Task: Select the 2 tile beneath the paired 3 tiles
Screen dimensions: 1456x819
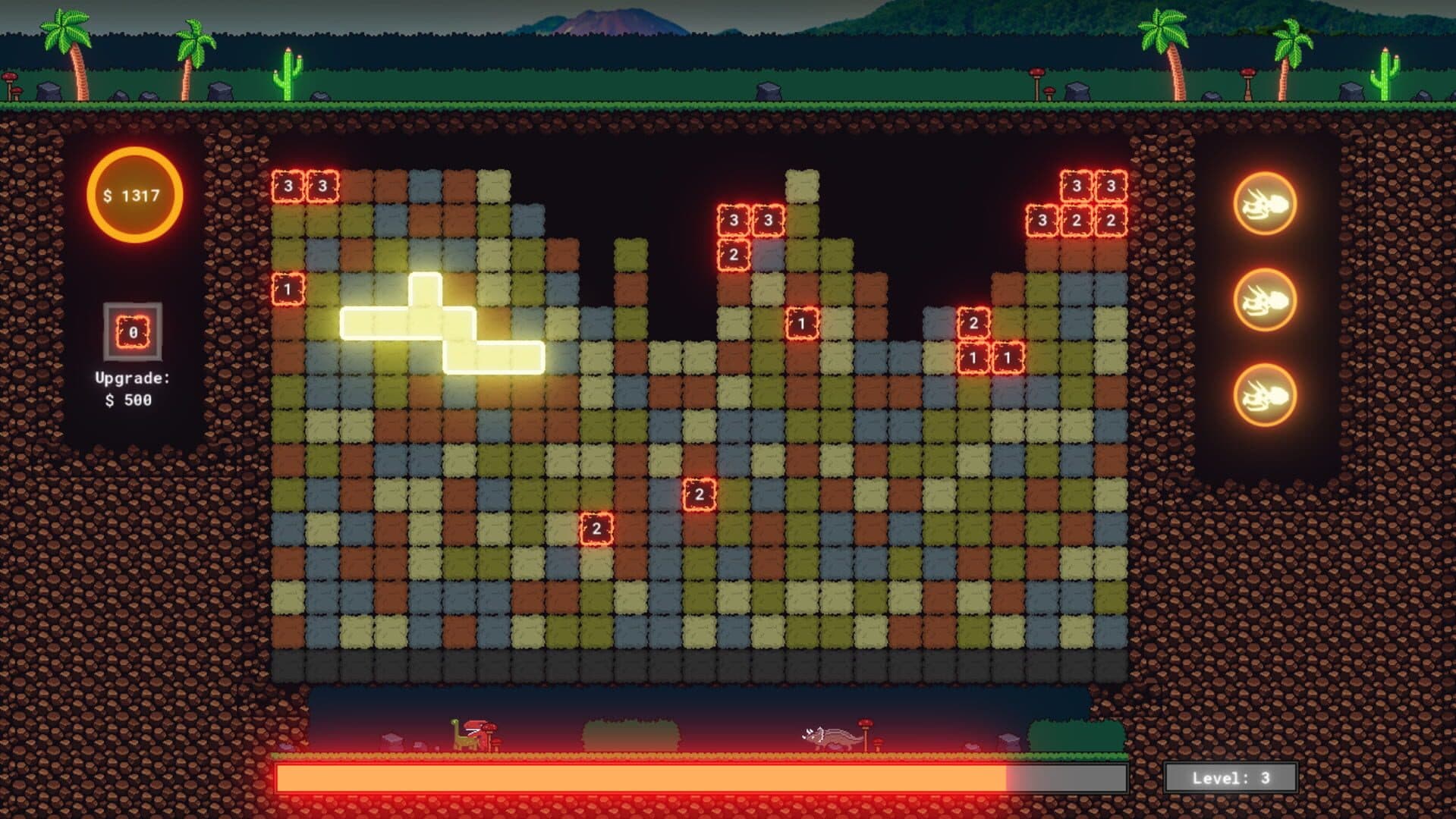Action: click(733, 255)
